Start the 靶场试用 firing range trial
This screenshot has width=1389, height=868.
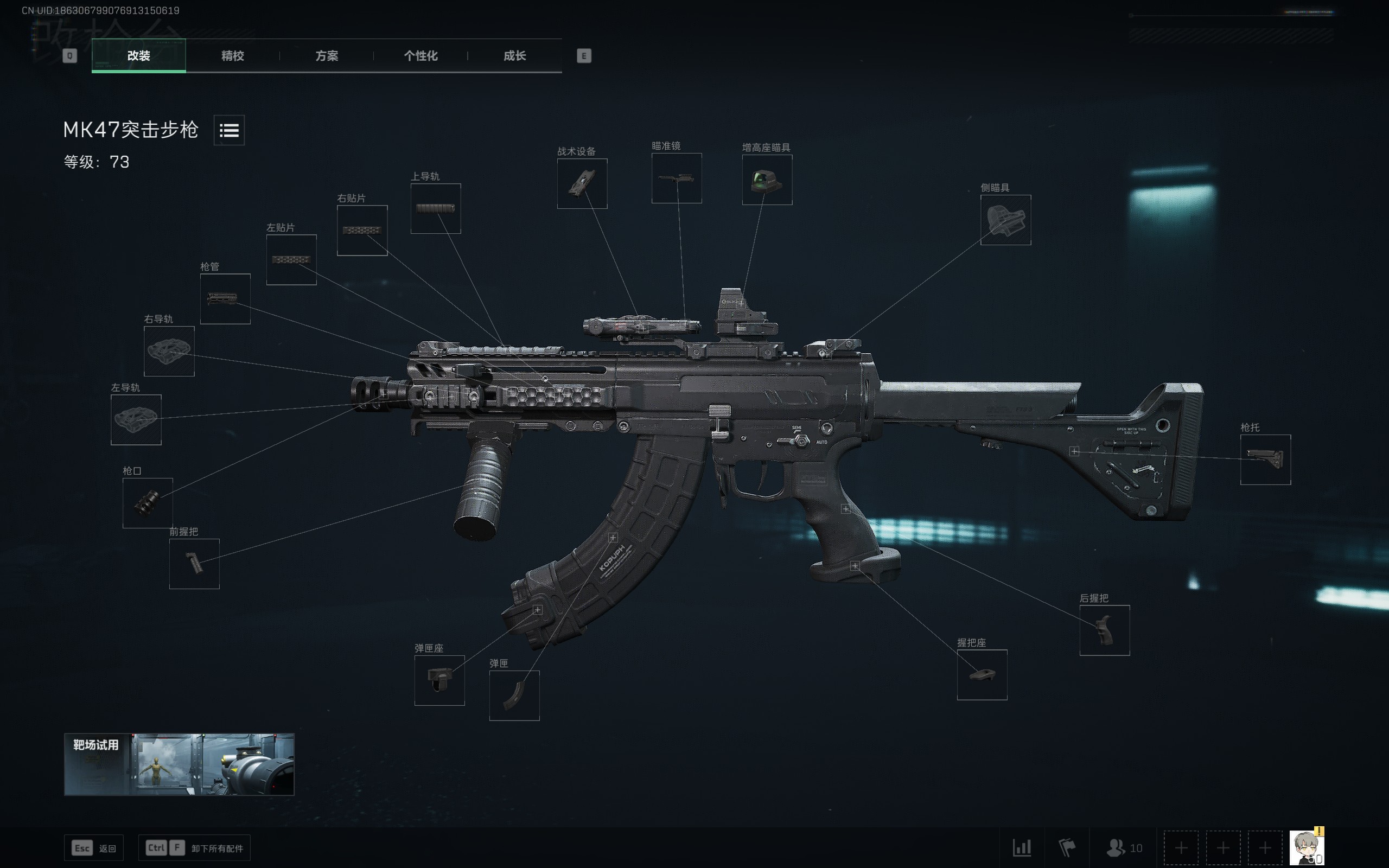(179, 764)
